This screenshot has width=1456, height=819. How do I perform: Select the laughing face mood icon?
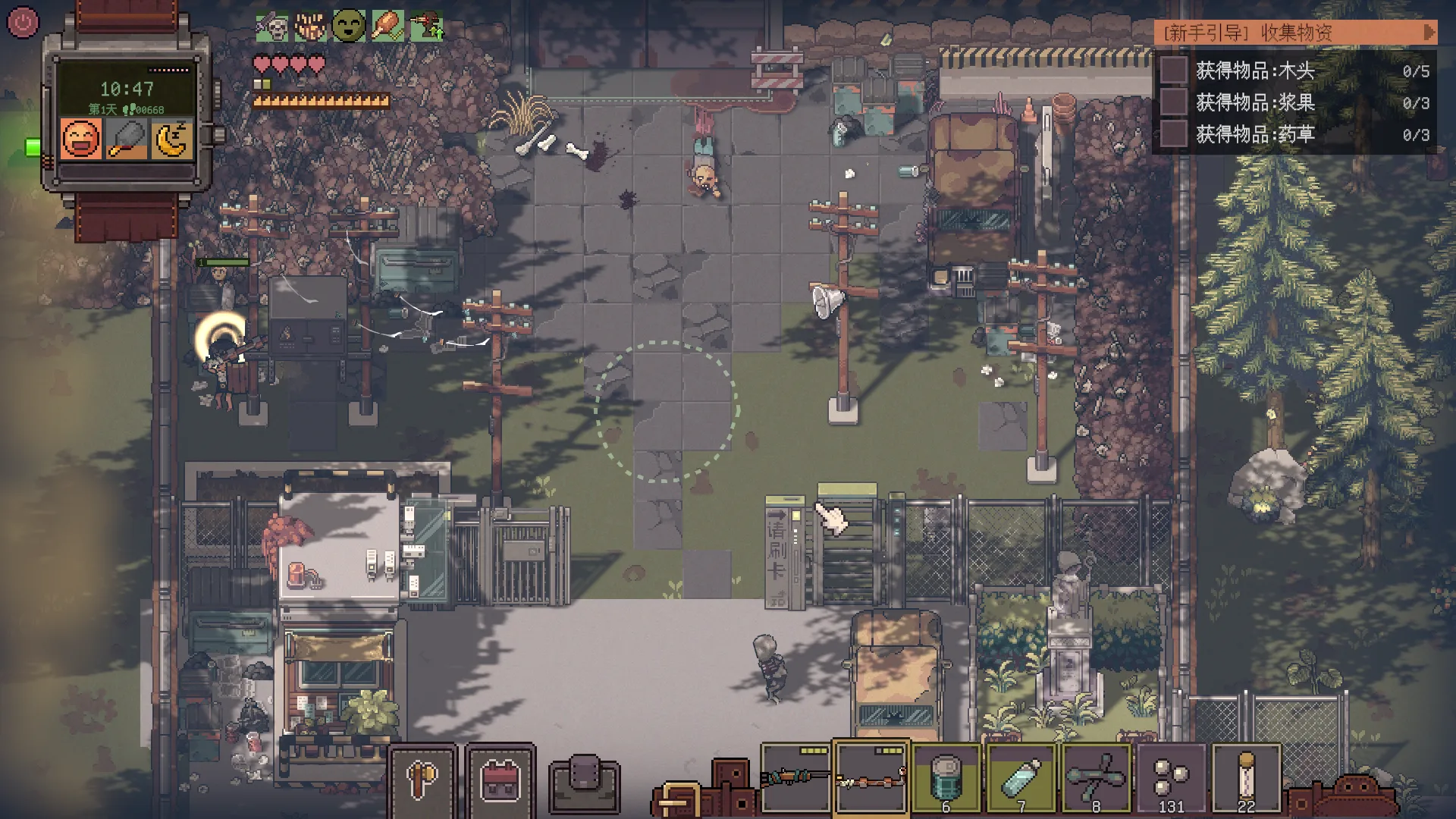(x=81, y=140)
